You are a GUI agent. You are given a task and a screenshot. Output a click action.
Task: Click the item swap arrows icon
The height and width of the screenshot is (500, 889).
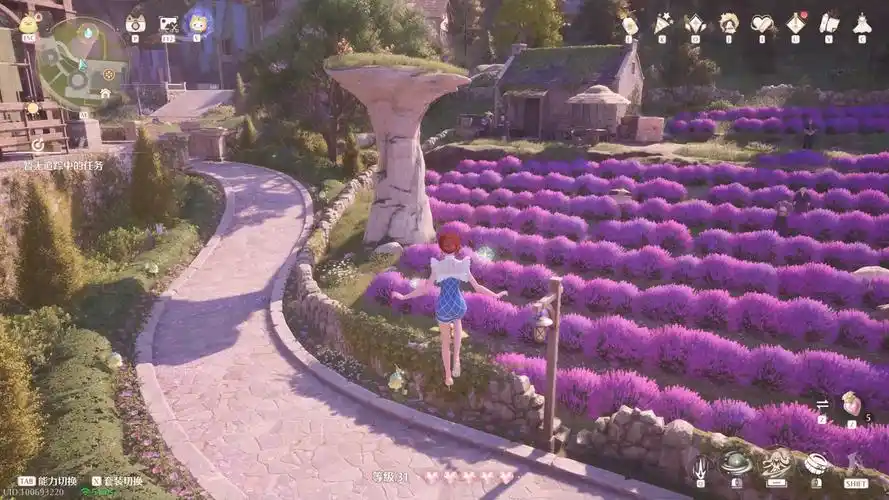tap(822, 404)
